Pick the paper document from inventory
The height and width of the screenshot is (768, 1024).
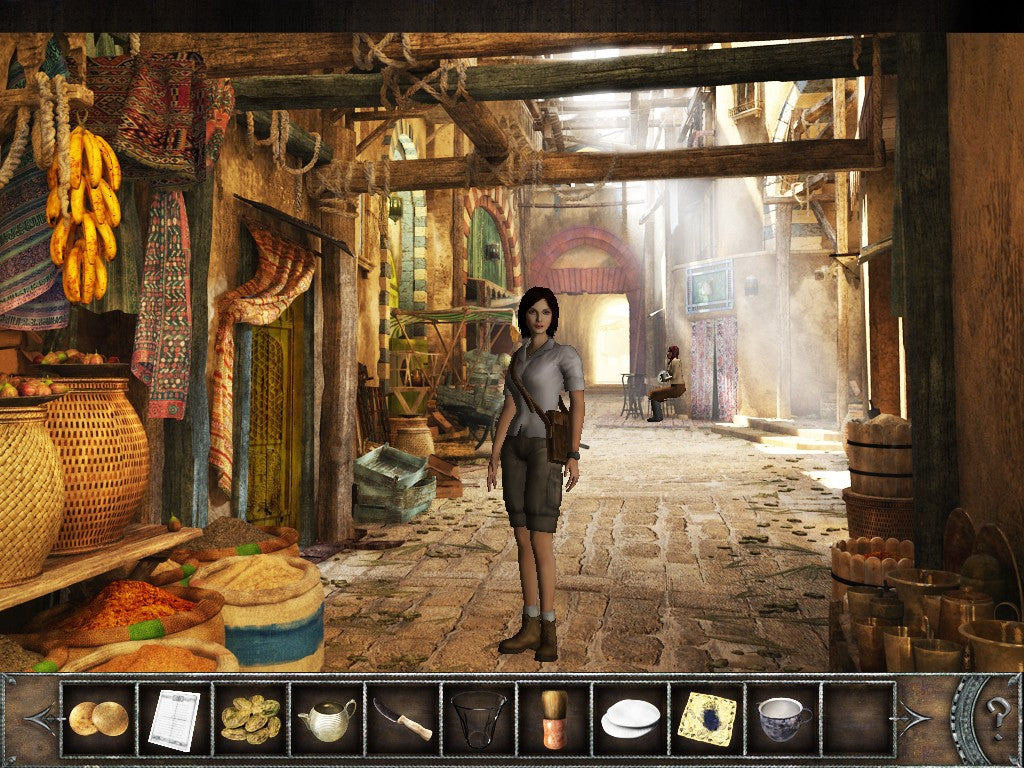tap(174, 718)
